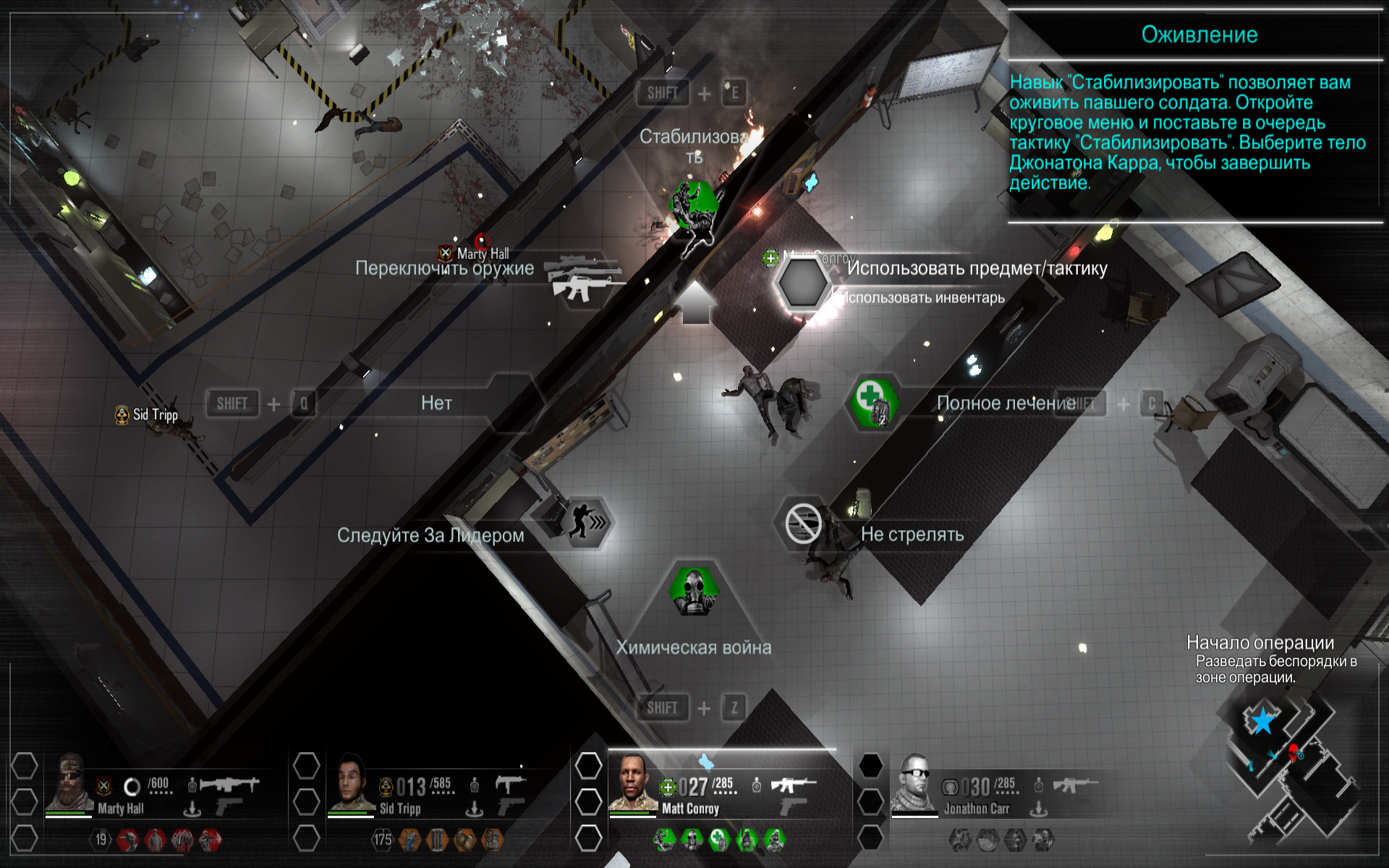The width and height of the screenshot is (1389, 868).
Task: Select the empty Нет radial slot
Action: click(x=438, y=403)
